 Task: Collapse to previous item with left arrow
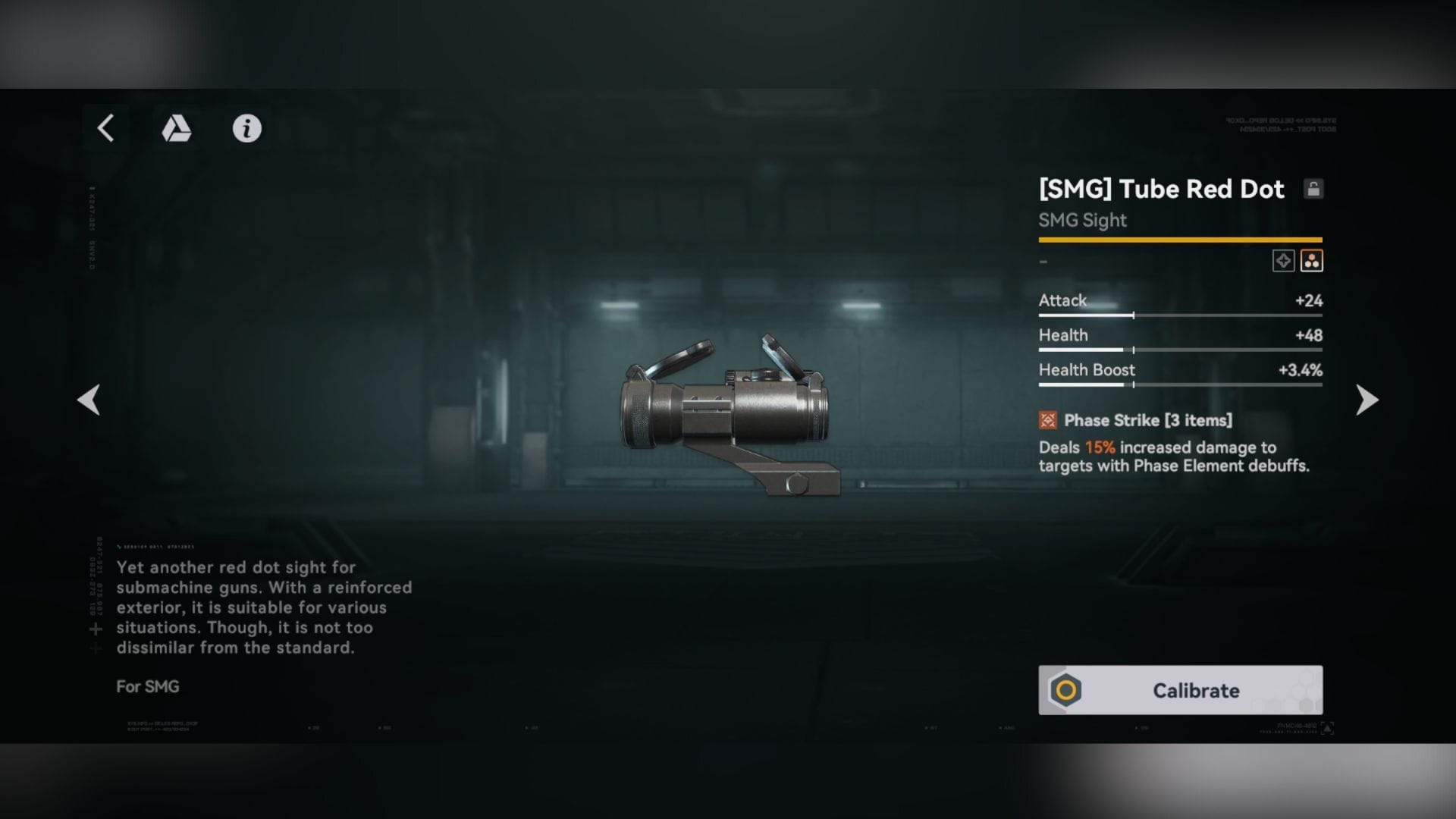(x=89, y=400)
